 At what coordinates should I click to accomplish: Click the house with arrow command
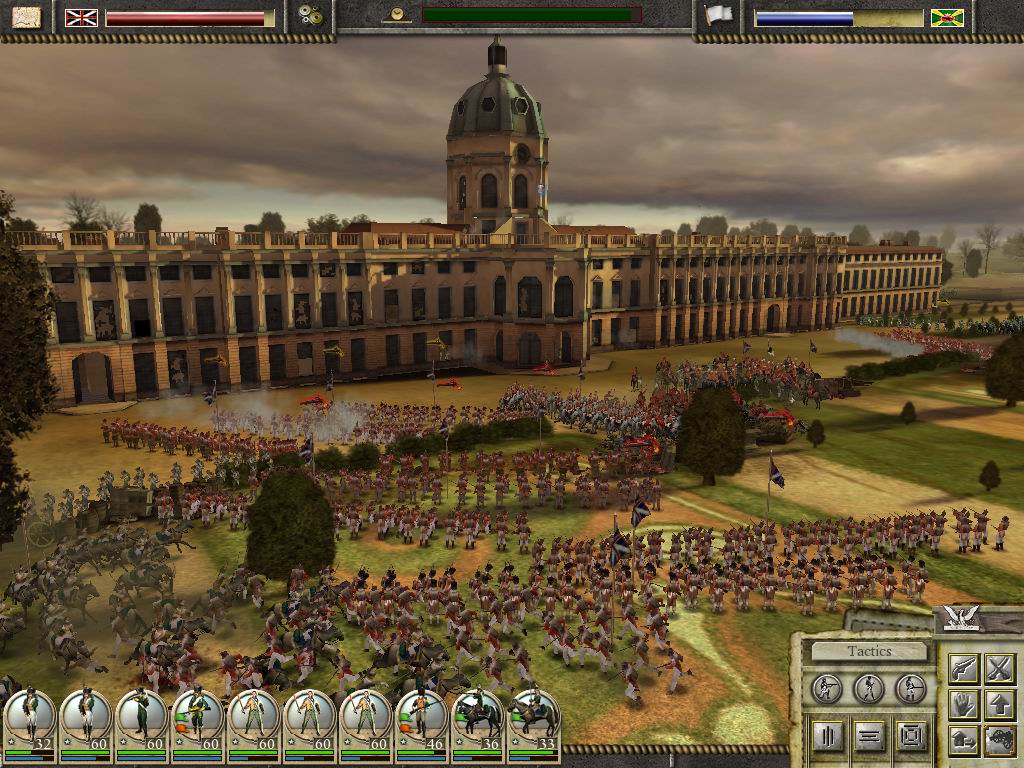963,740
